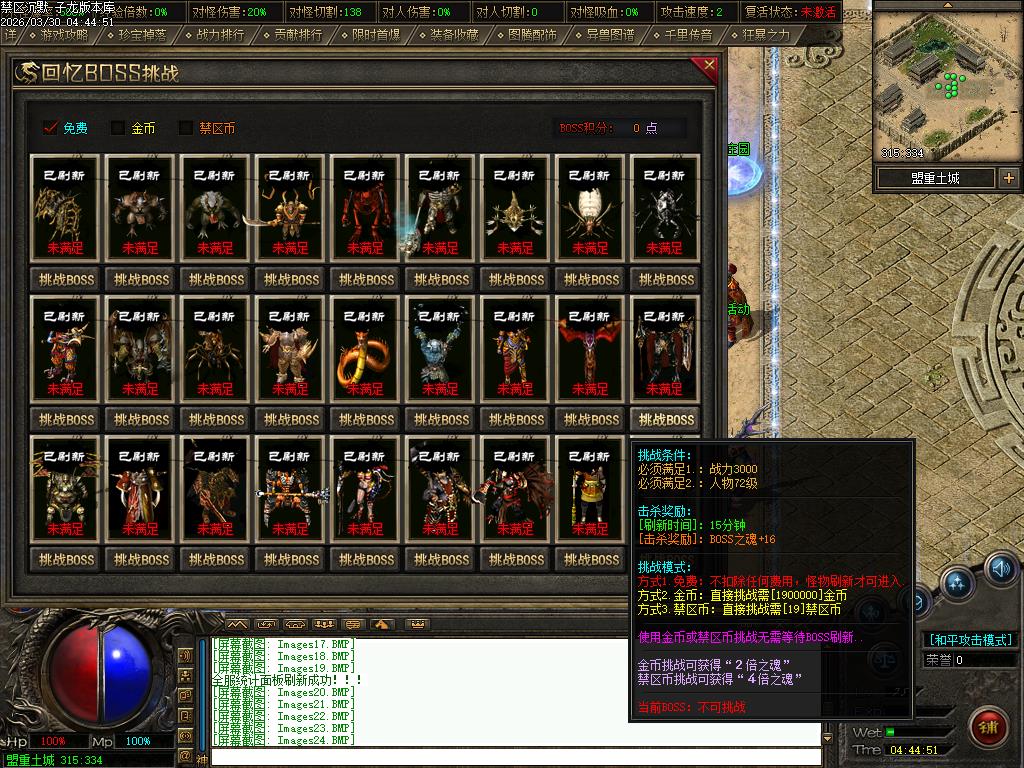Close the 回忆BOSS挑战 window

click(x=709, y=67)
